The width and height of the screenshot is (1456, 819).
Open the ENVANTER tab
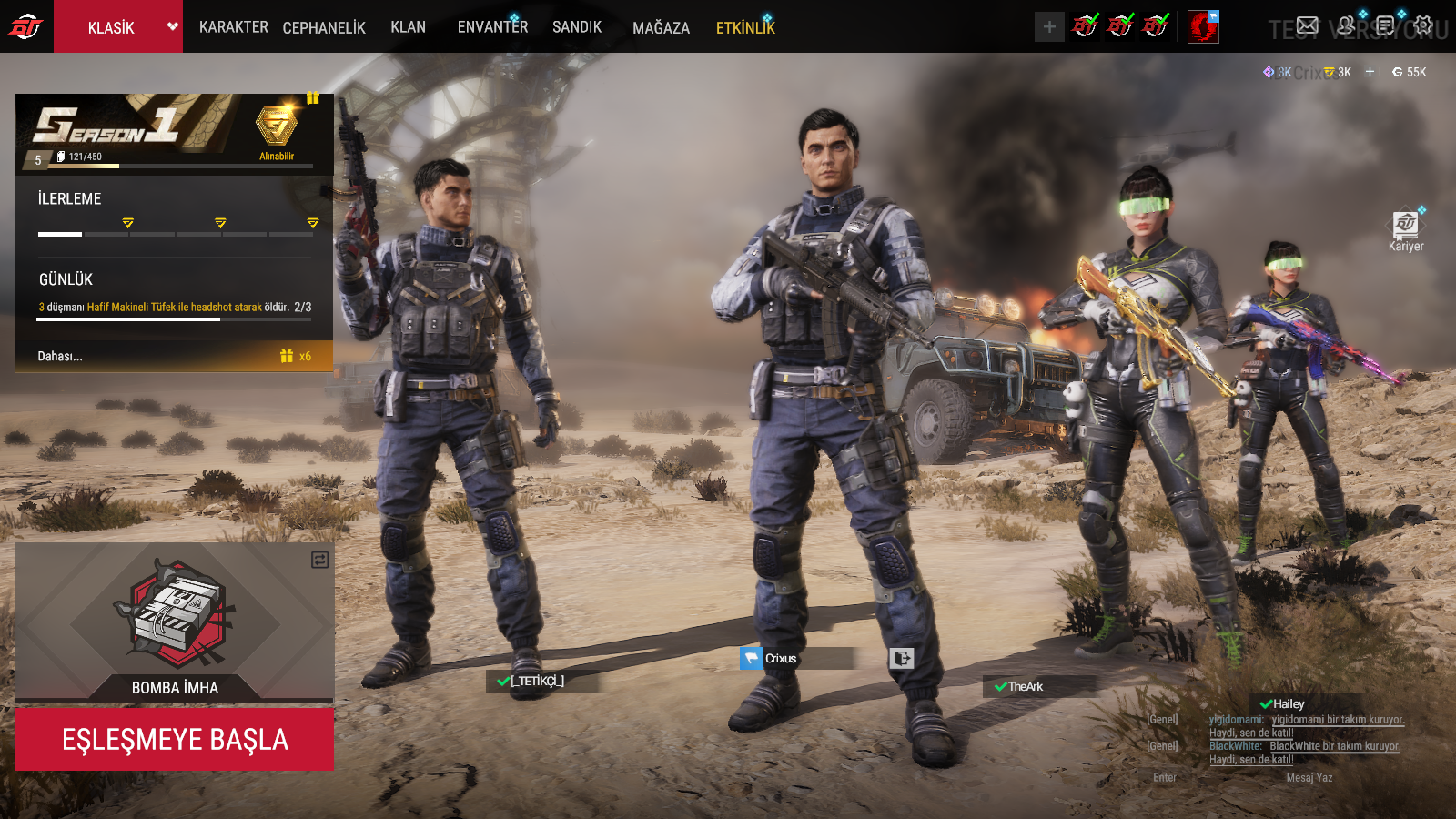coord(492,27)
